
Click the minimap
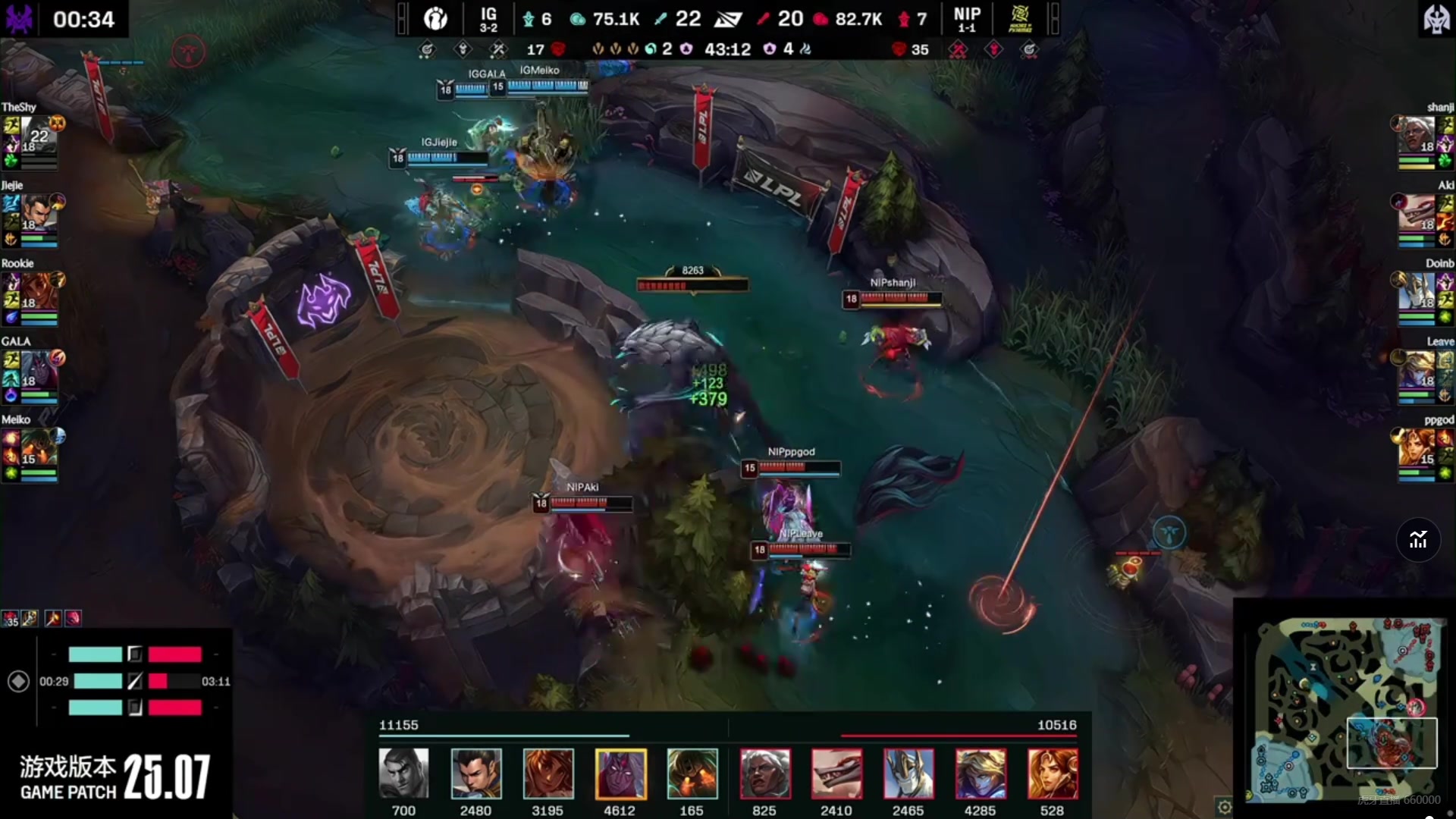click(1346, 709)
